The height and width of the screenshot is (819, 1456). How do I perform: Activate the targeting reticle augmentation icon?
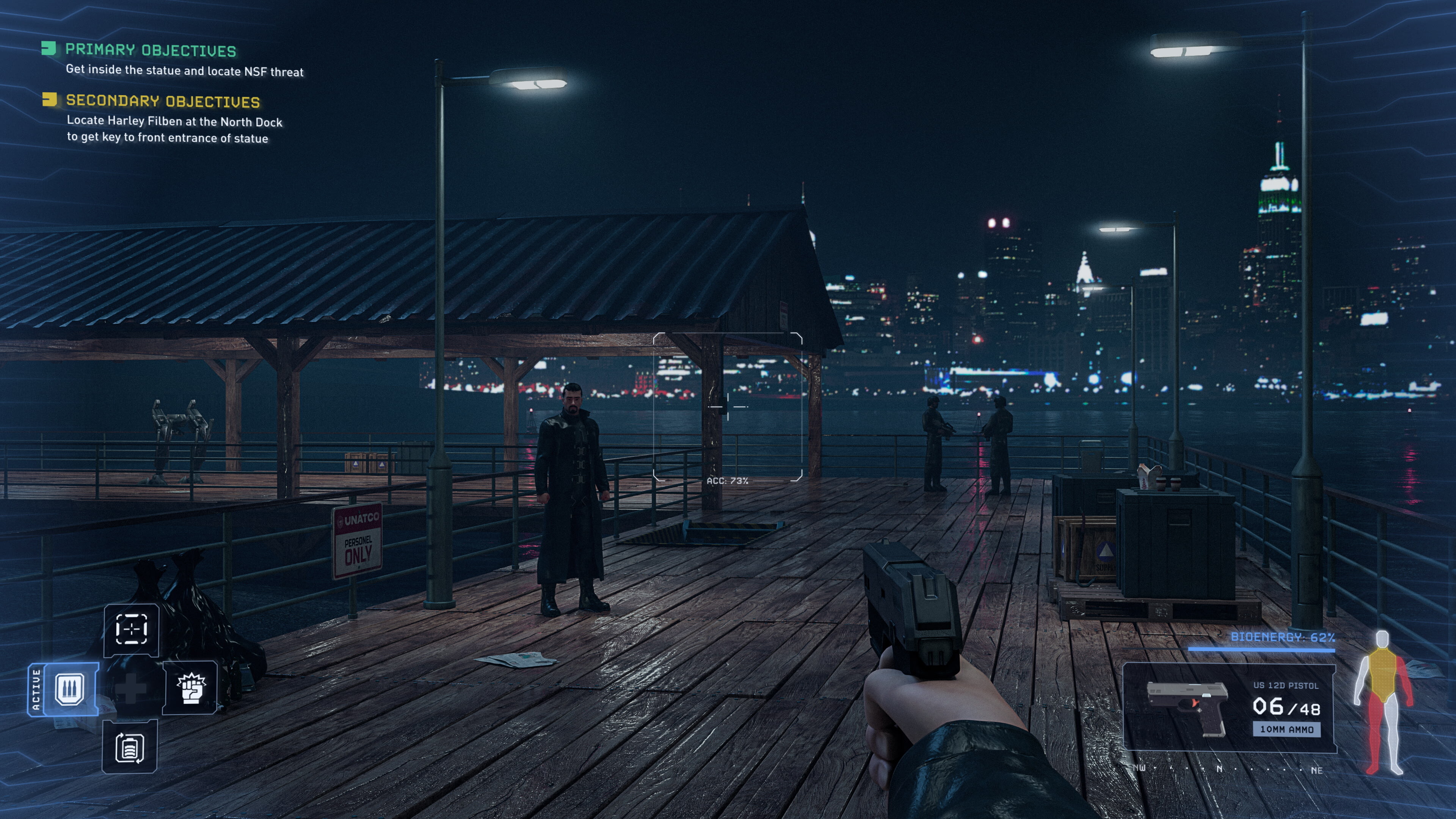[x=131, y=629]
